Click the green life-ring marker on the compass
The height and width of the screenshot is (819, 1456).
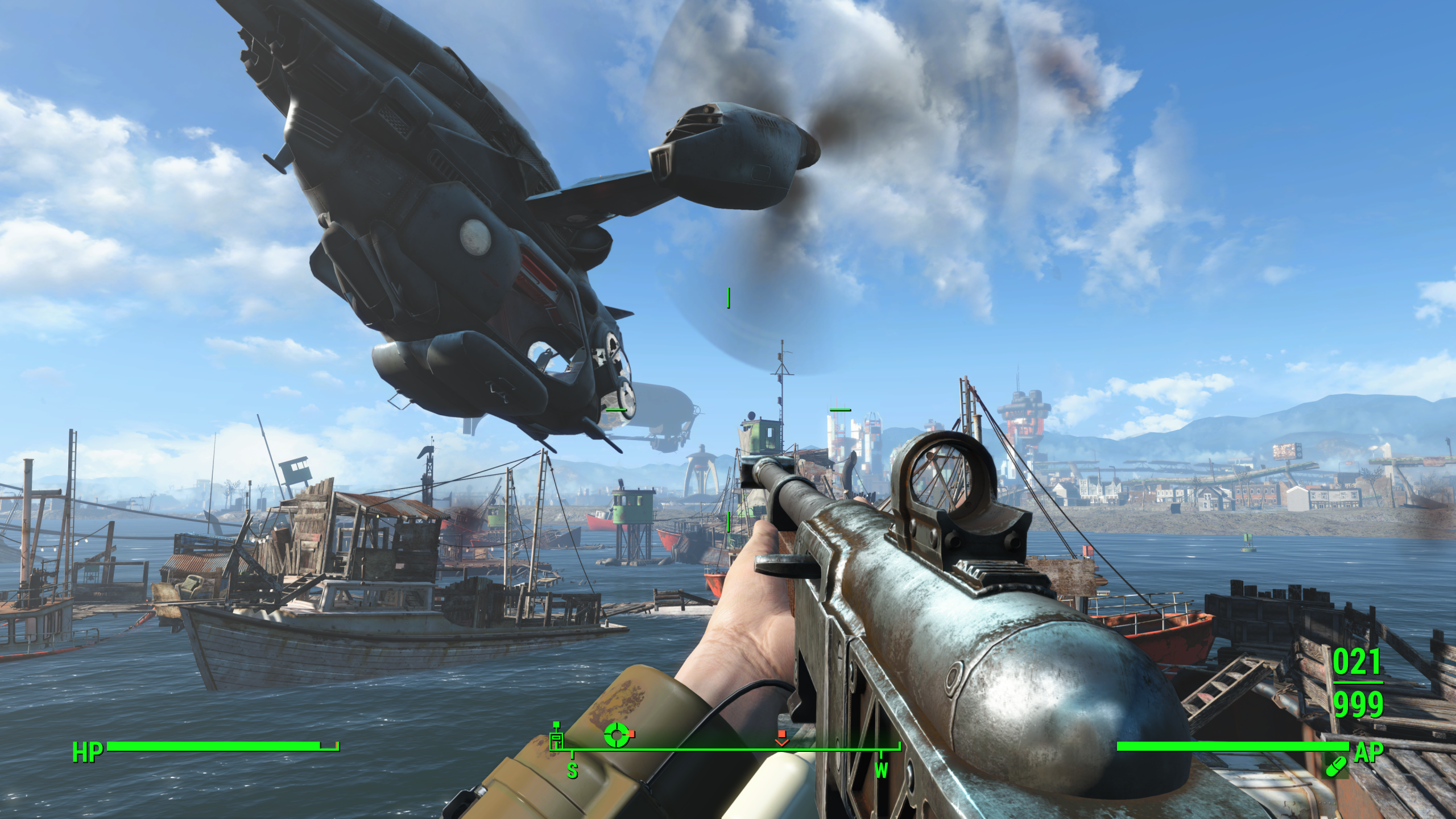[x=616, y=735]
